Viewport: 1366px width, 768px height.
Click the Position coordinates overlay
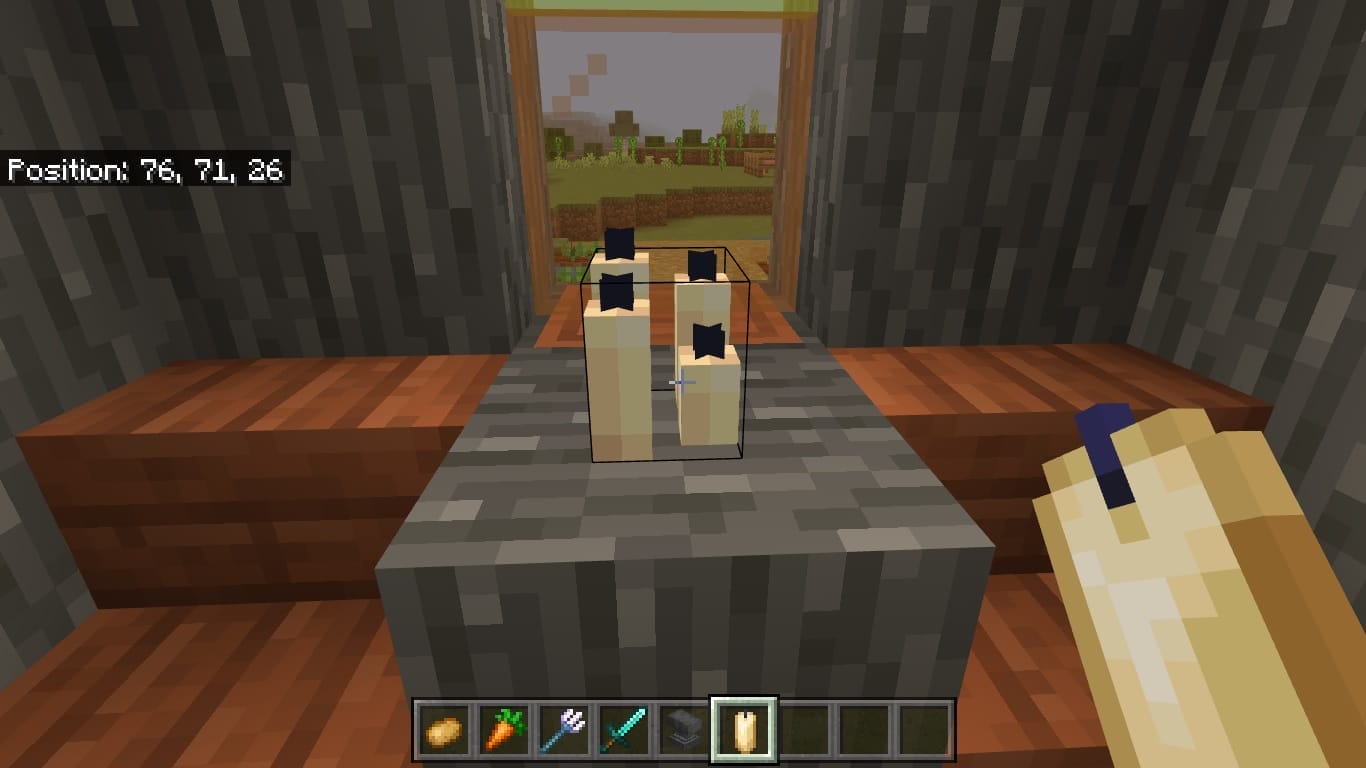146,170
